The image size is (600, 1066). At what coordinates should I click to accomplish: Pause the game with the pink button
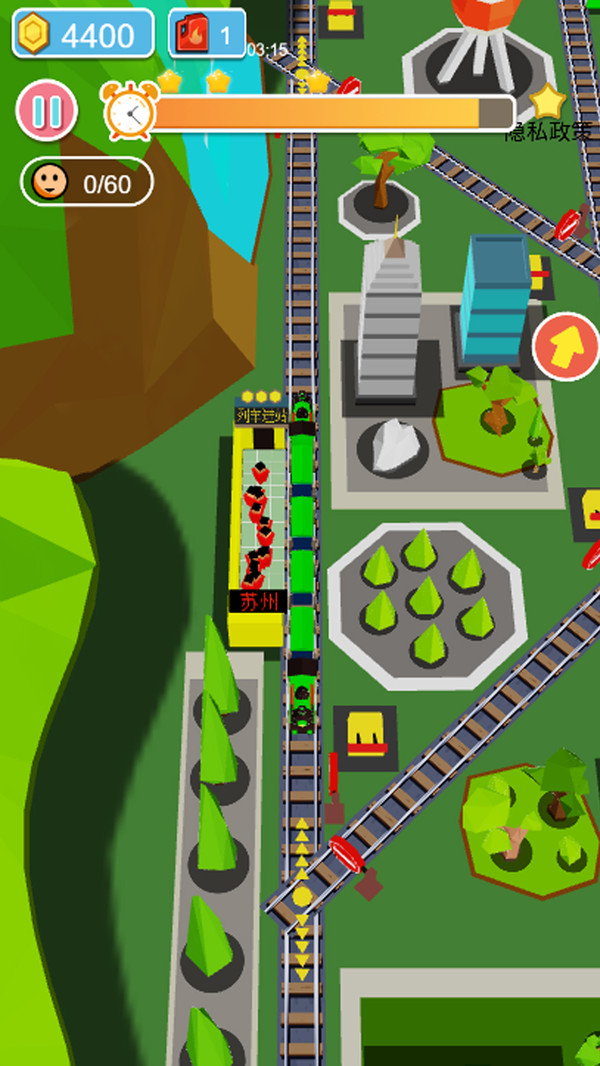pos(46,110)
